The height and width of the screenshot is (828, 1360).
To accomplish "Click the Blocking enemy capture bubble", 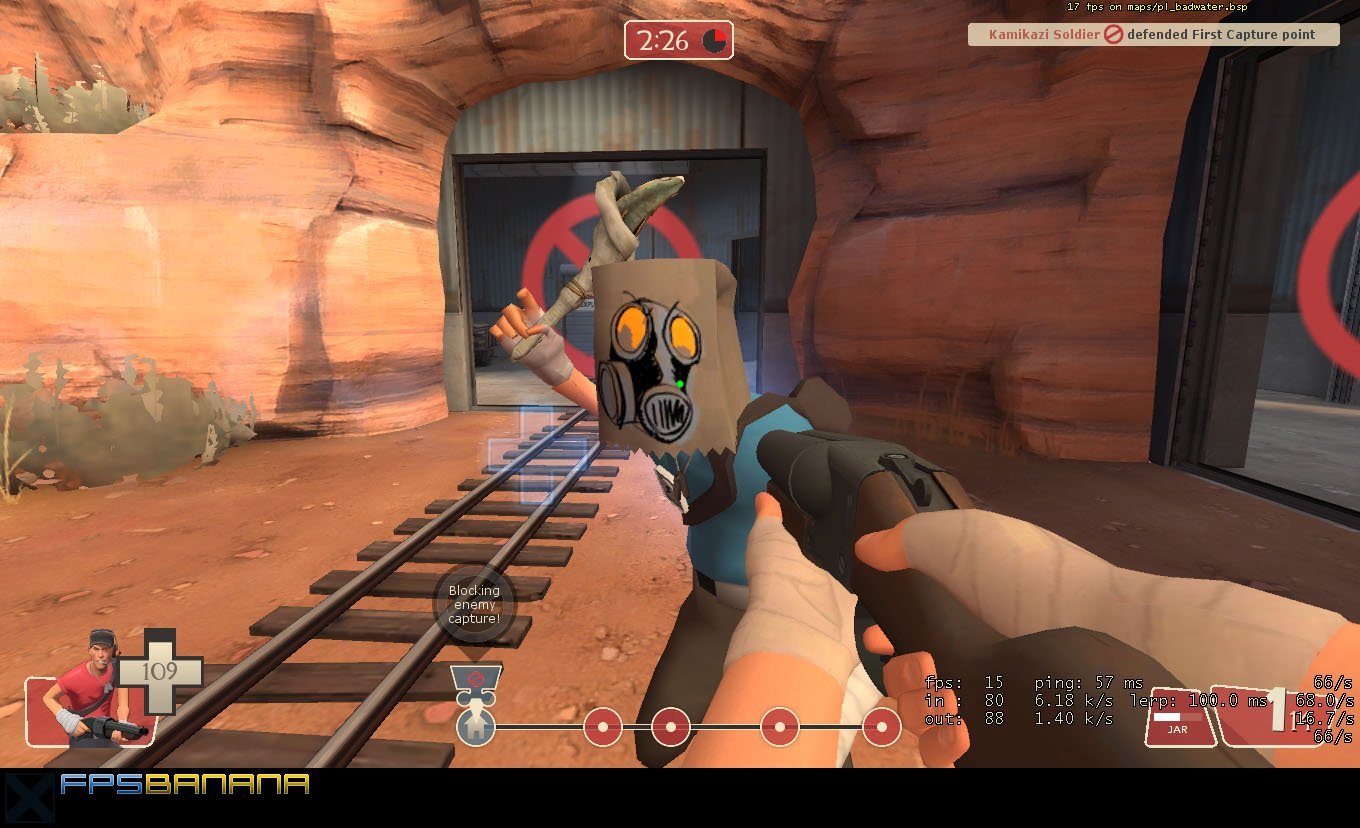I will pos(473,605).
